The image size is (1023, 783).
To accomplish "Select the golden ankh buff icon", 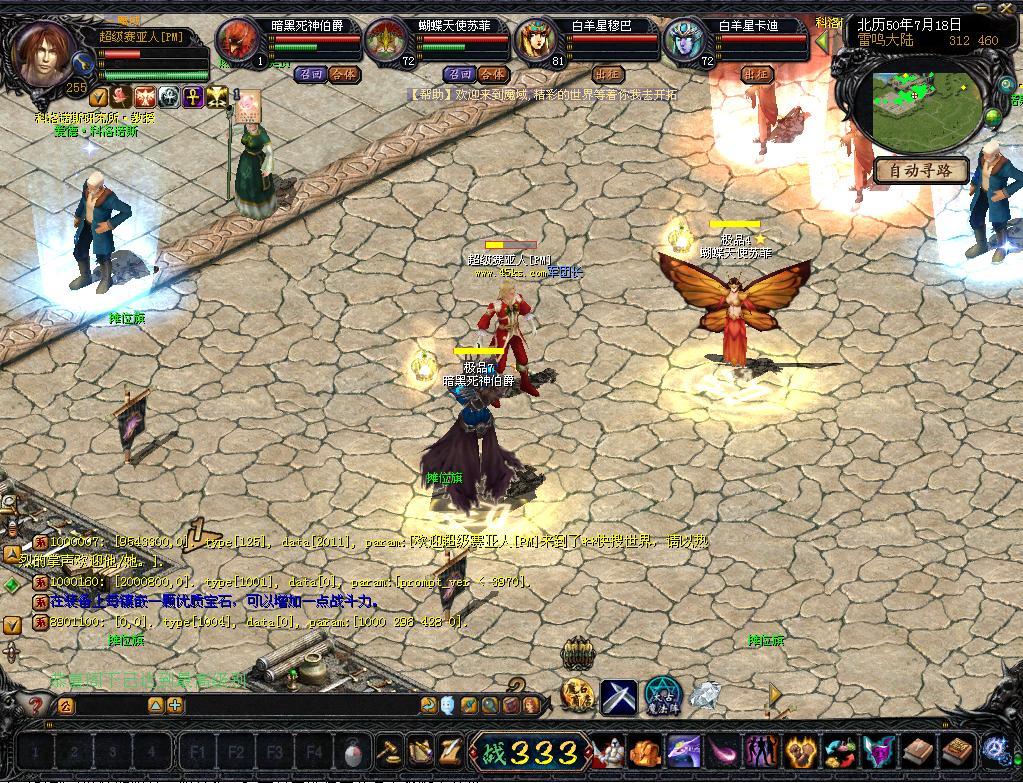I will coord(192,97).
